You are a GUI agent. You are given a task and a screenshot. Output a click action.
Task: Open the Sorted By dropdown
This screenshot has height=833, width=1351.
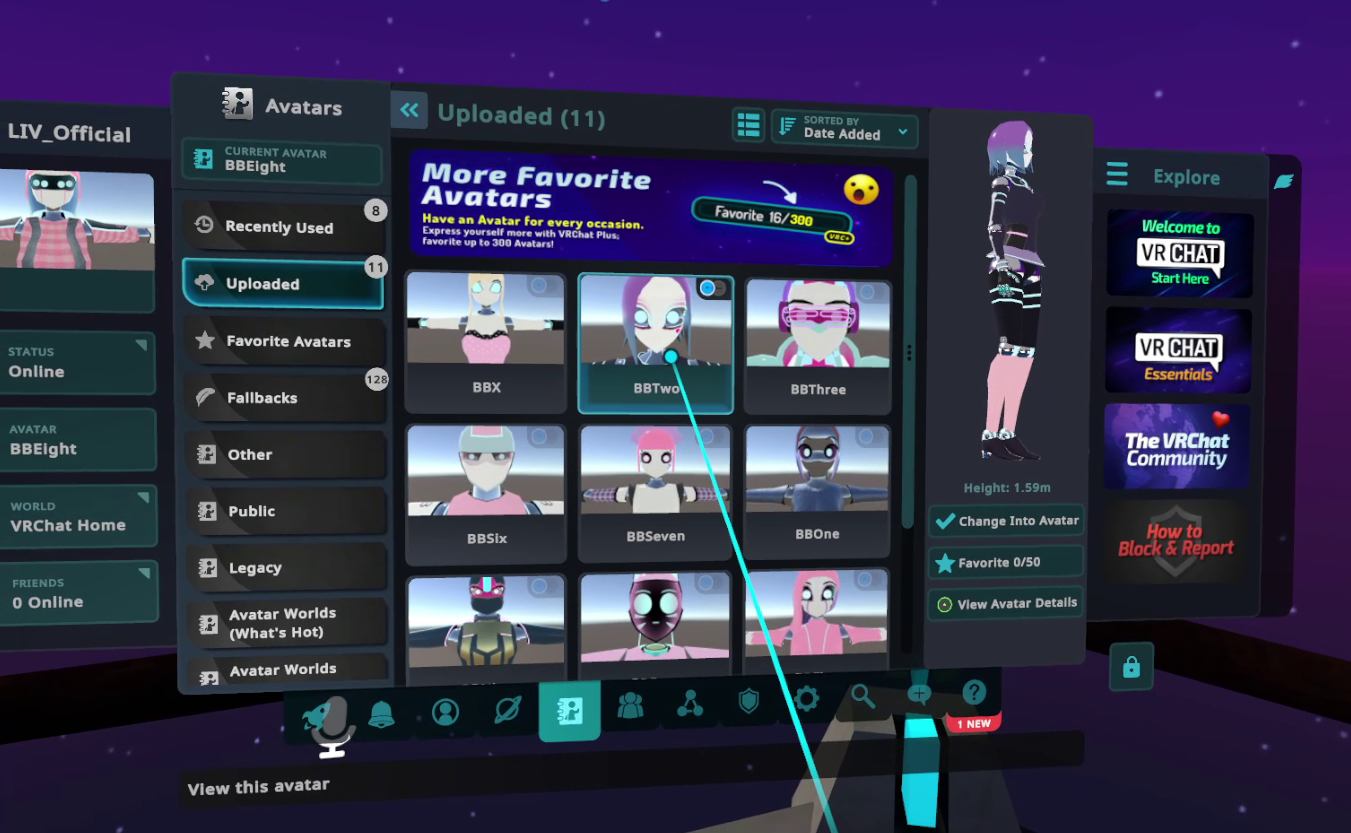point(843,130)
